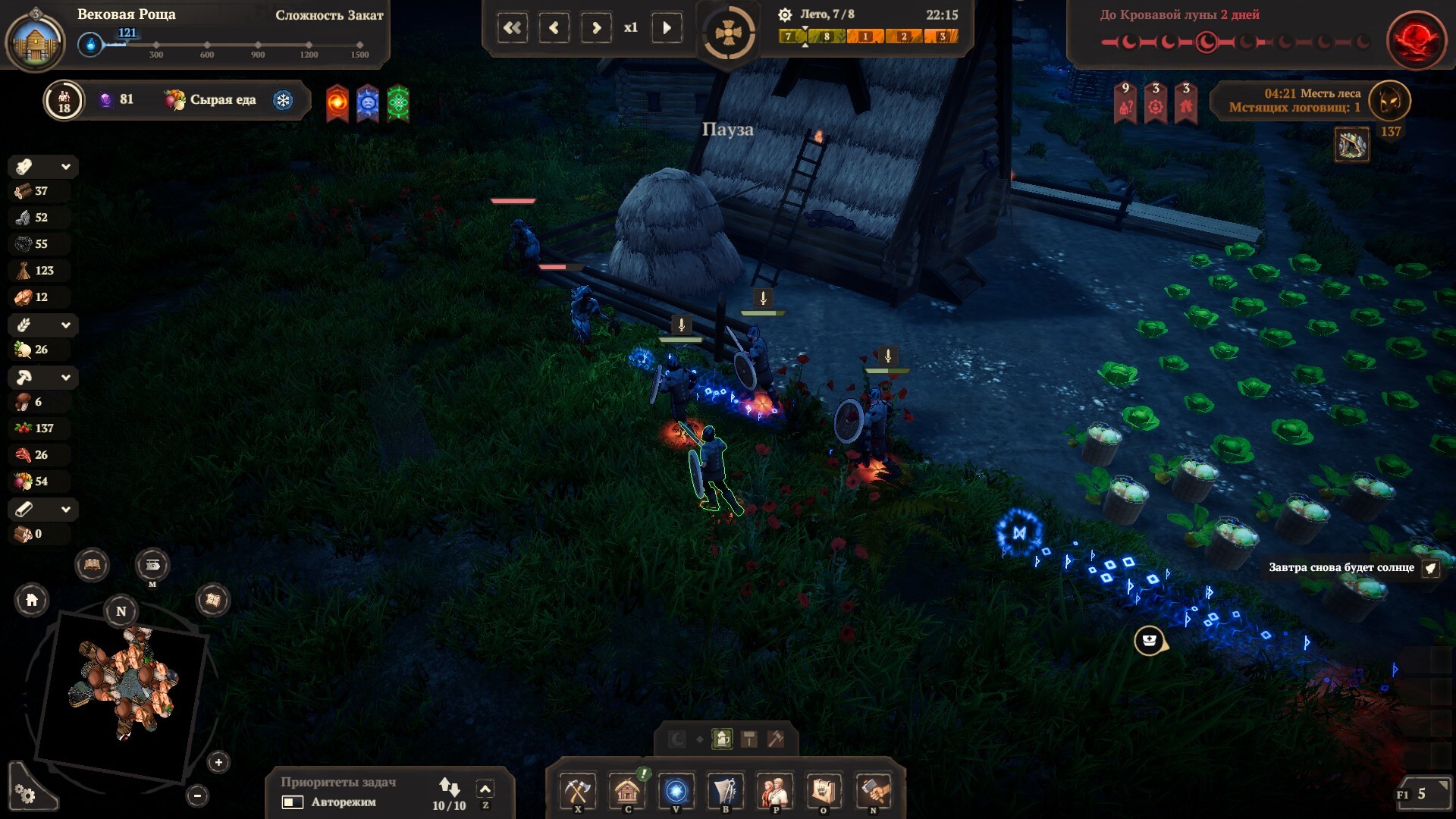Viewport: 1456px width, 819px height.
Task: Zoom out the minimap with minus button
Action: [x=197, y=795]
